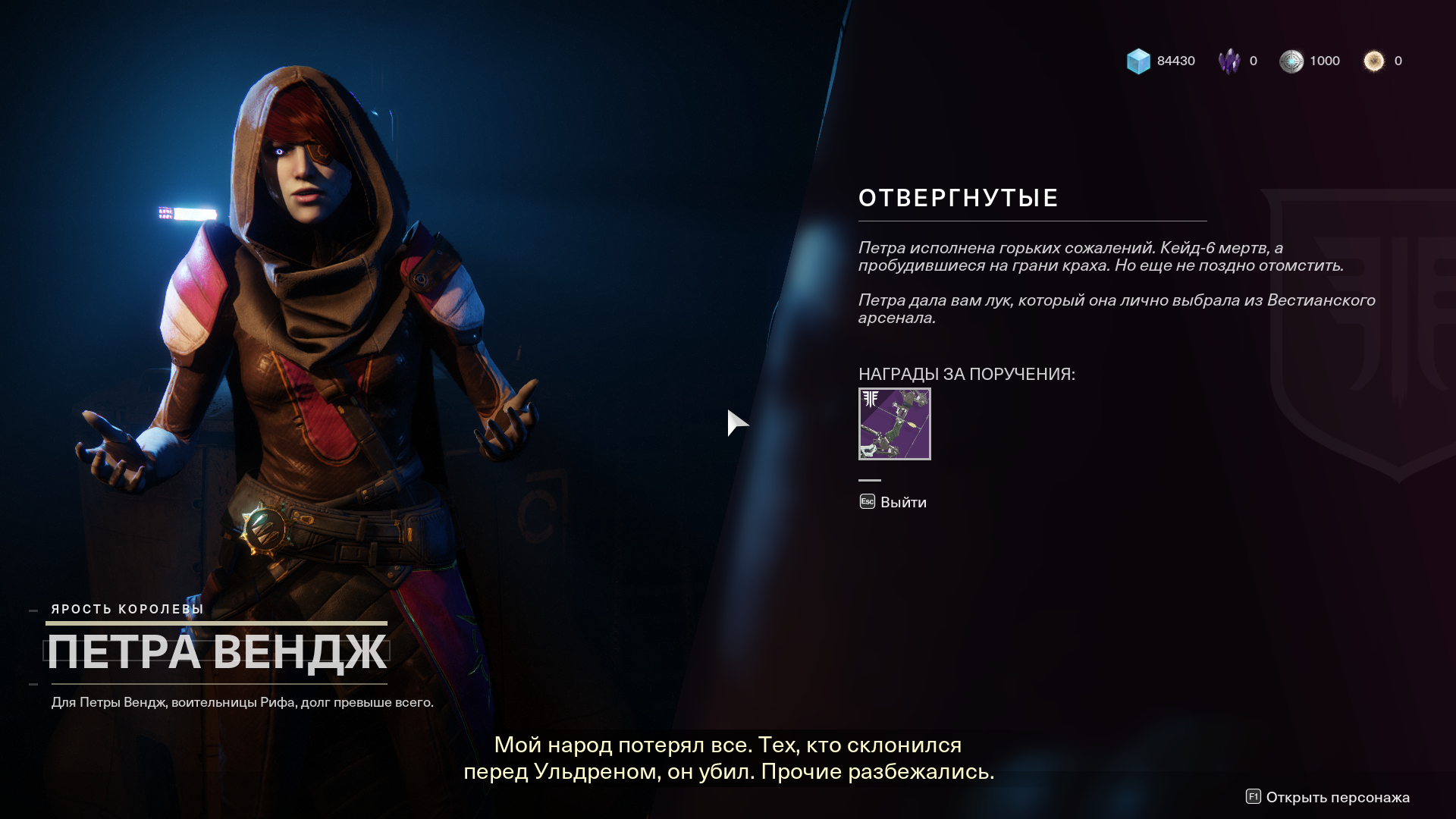Select the bow reward item
This screenshot has width=1456, height=819.
click(x=894, y=424)
